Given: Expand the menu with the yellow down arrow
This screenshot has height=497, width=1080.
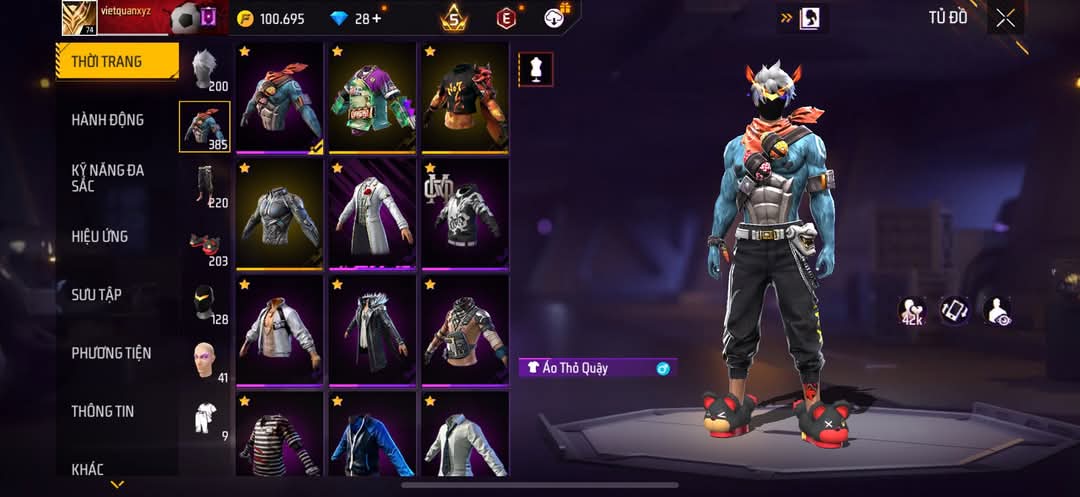Looking at the screenshot, I should [117, 485].
